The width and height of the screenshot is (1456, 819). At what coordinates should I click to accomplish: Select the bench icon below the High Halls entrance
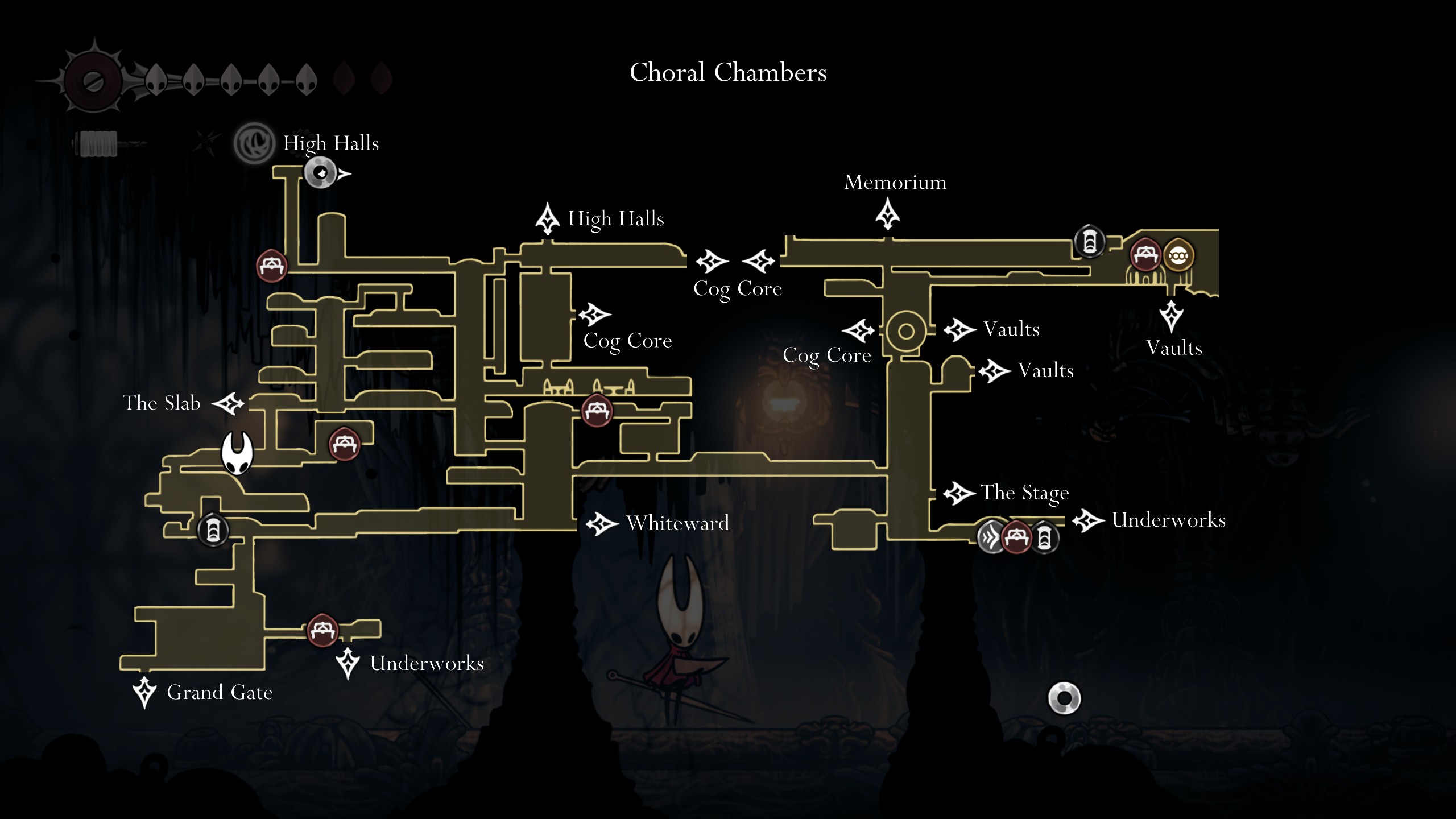[x=273, y=264]
